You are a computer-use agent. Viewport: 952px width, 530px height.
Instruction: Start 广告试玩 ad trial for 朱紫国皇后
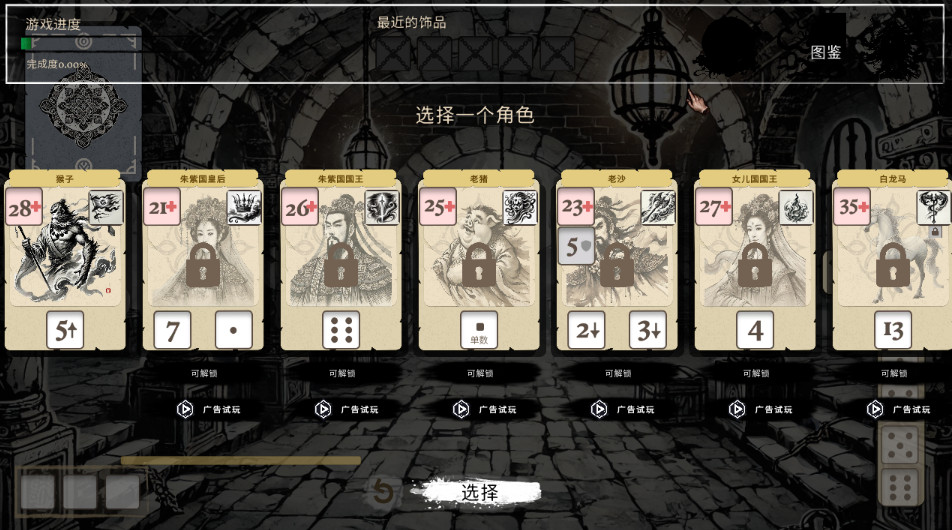coord(207,409)
